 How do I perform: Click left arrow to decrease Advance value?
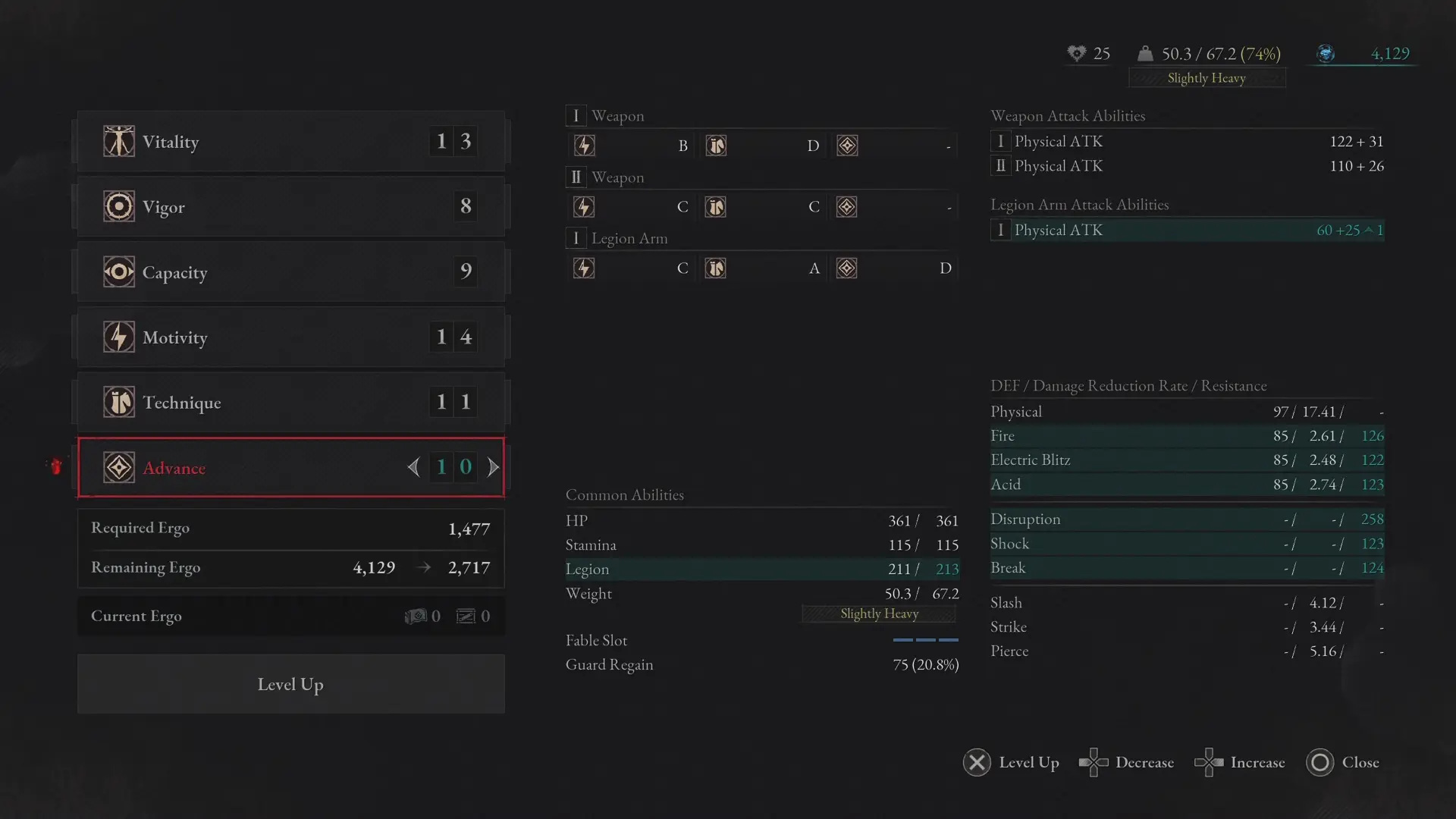[413, 467]
